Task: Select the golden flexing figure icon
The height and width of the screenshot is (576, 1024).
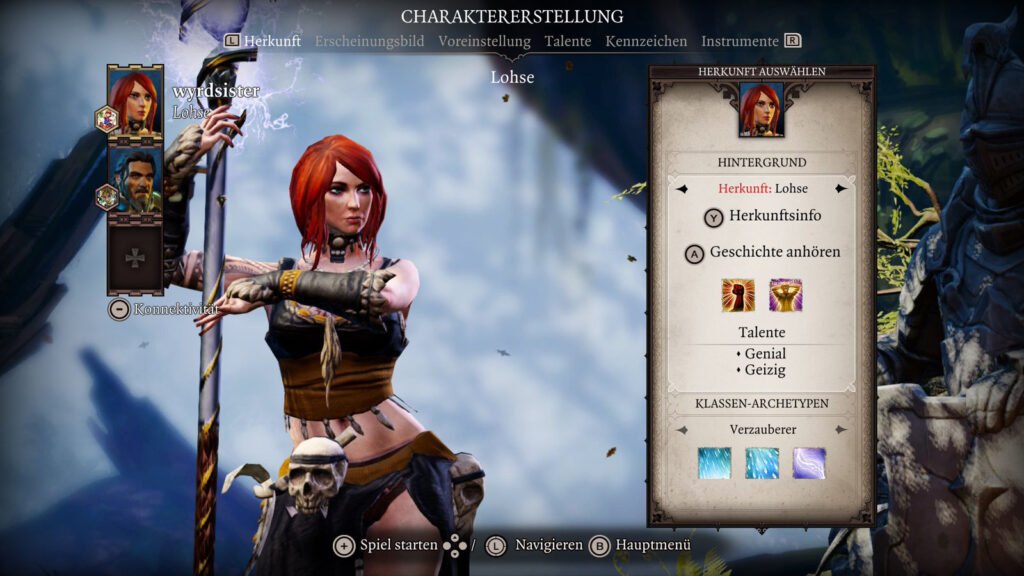Action: pos(785,295)
